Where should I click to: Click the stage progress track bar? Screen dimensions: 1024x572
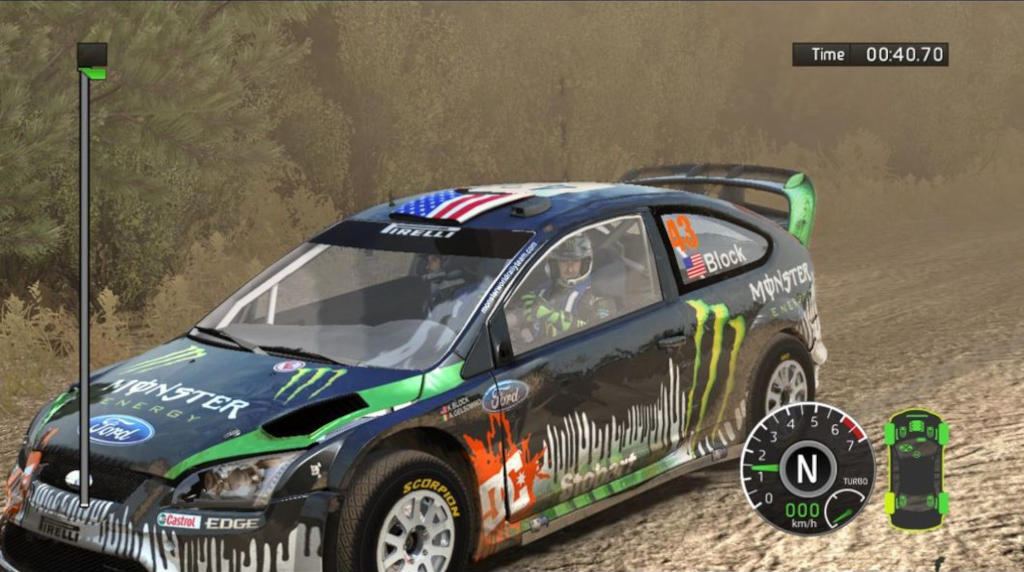(85, 280)
